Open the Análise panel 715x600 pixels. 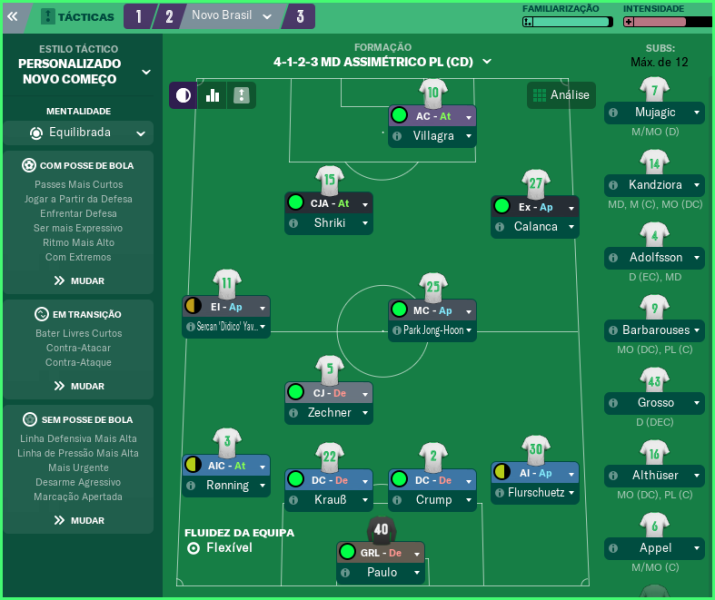(561, 95)
